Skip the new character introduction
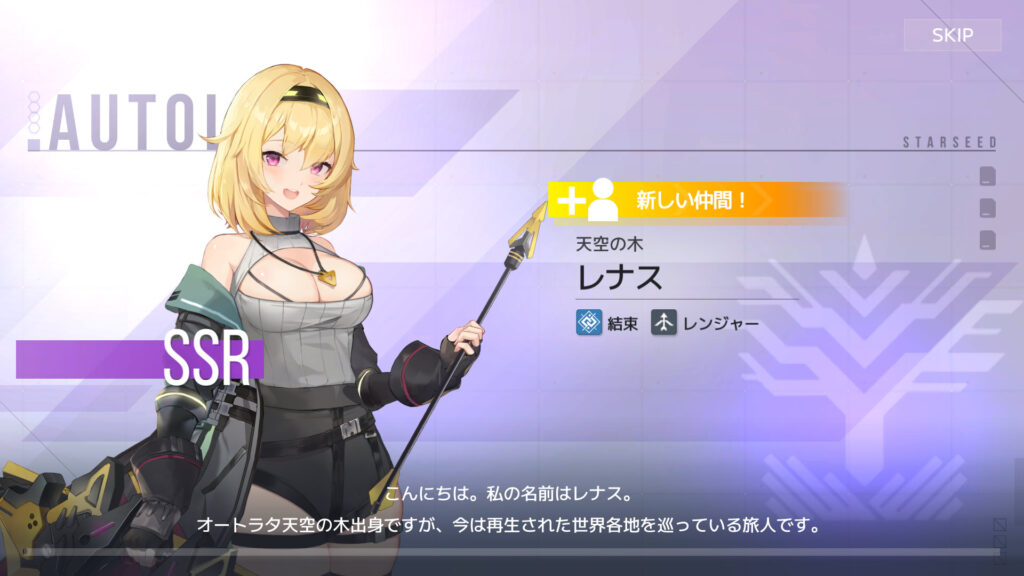Viewport: 1024px width, 576px height. tap(952, 35)
